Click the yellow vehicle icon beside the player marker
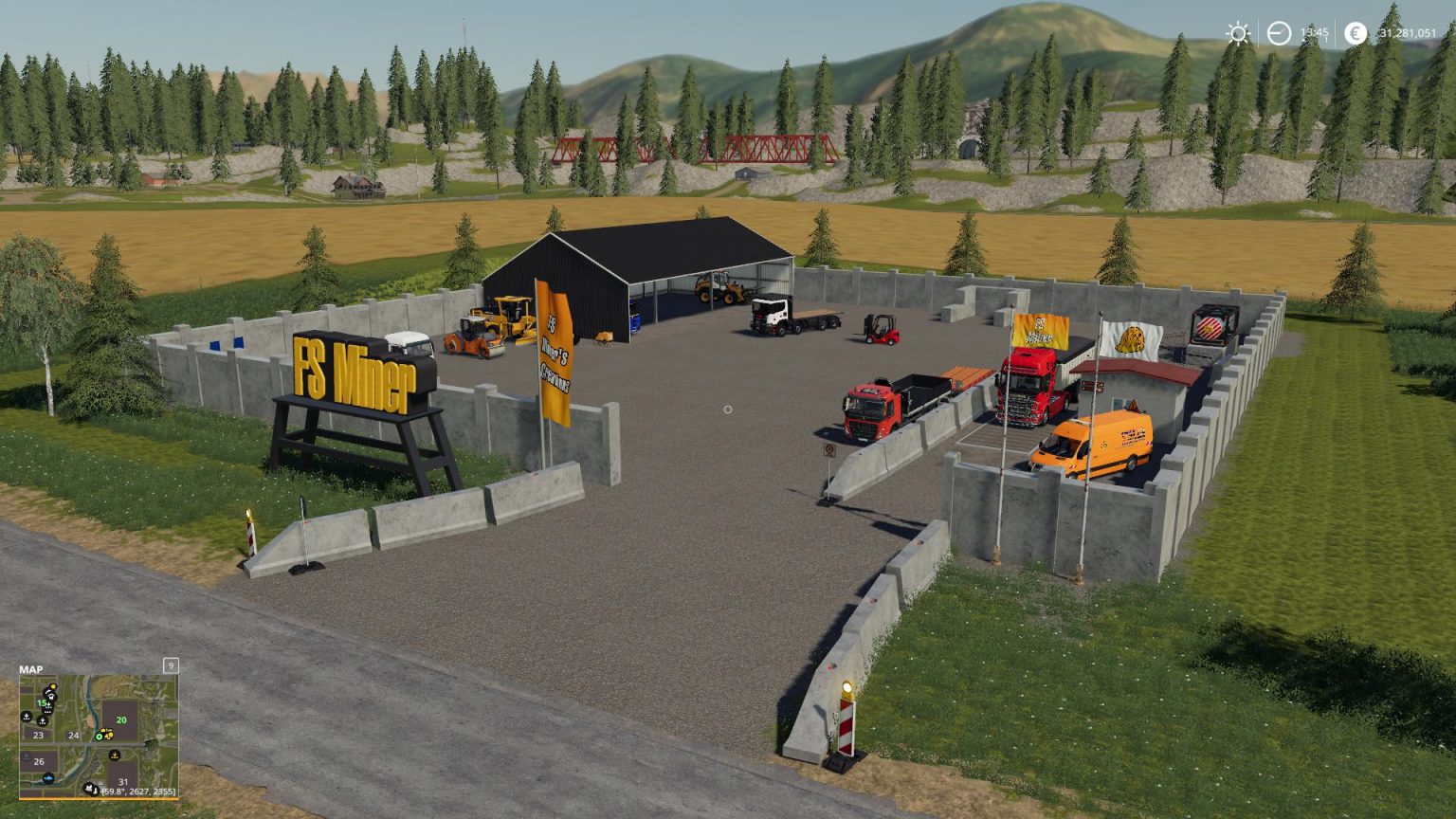Screen dimensions: 1456x819 [x=110, y=735]
